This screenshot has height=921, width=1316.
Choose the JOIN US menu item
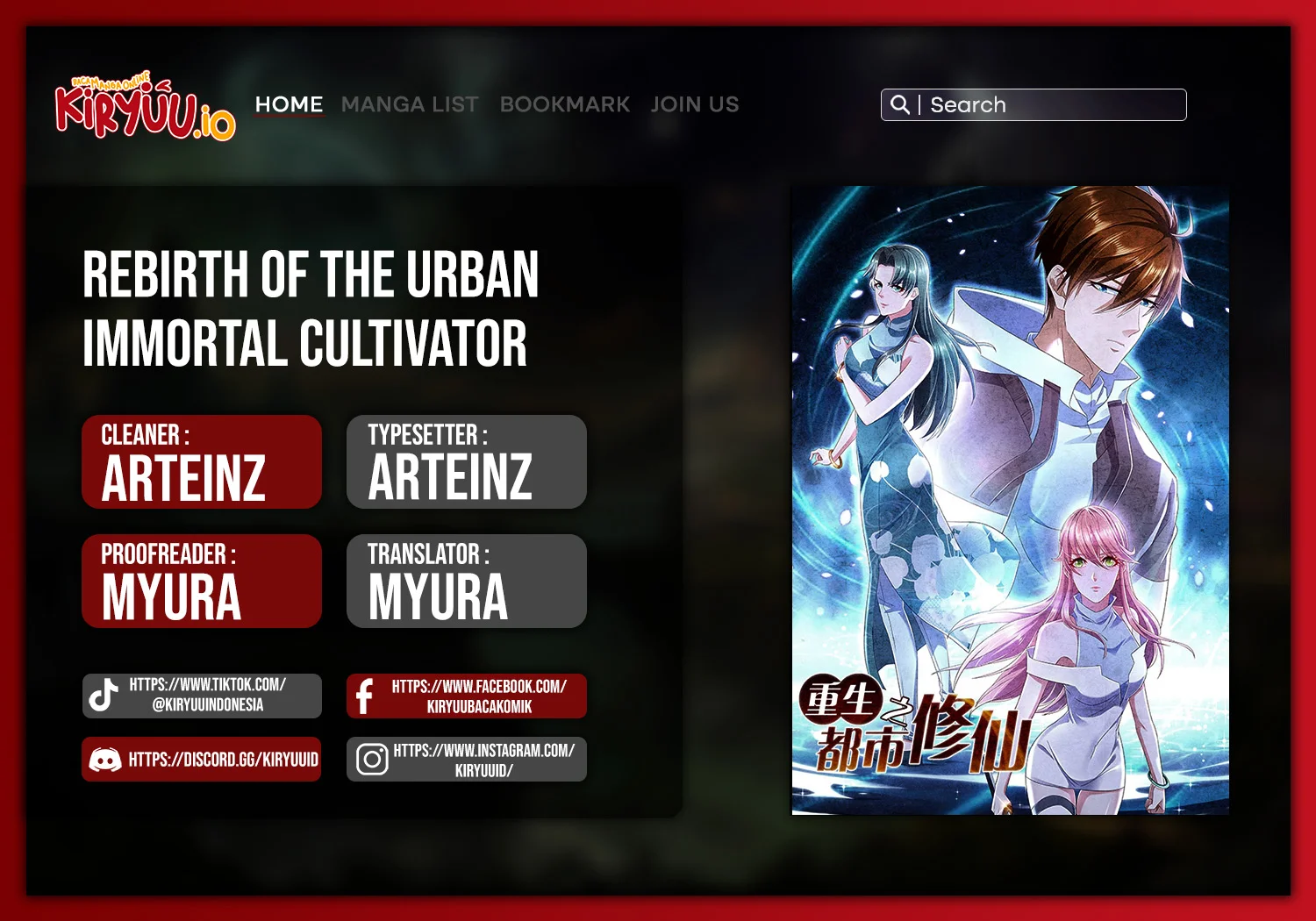point(695,104)
